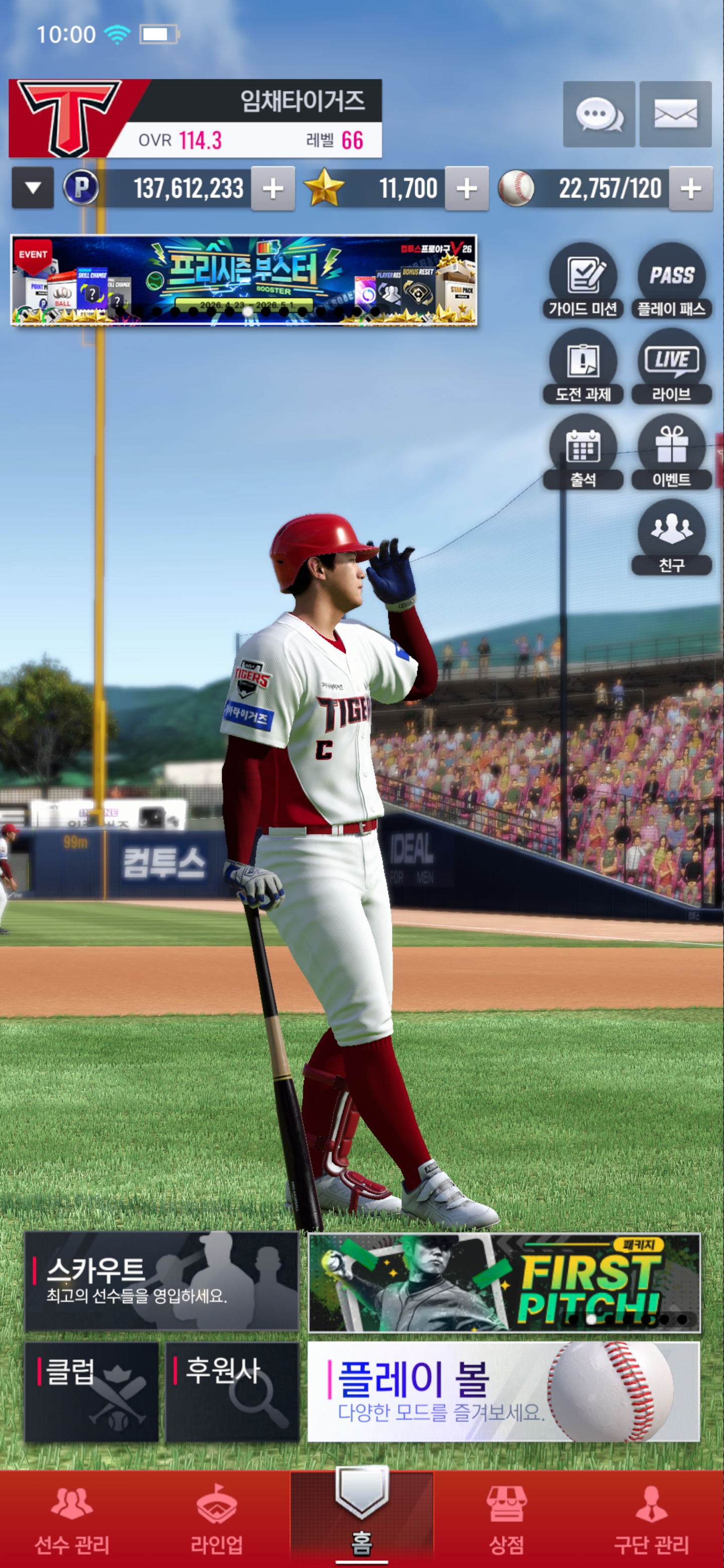724x1568 pixels.
Task: Open the chat speech bubble icon
Action: [599, 114]
